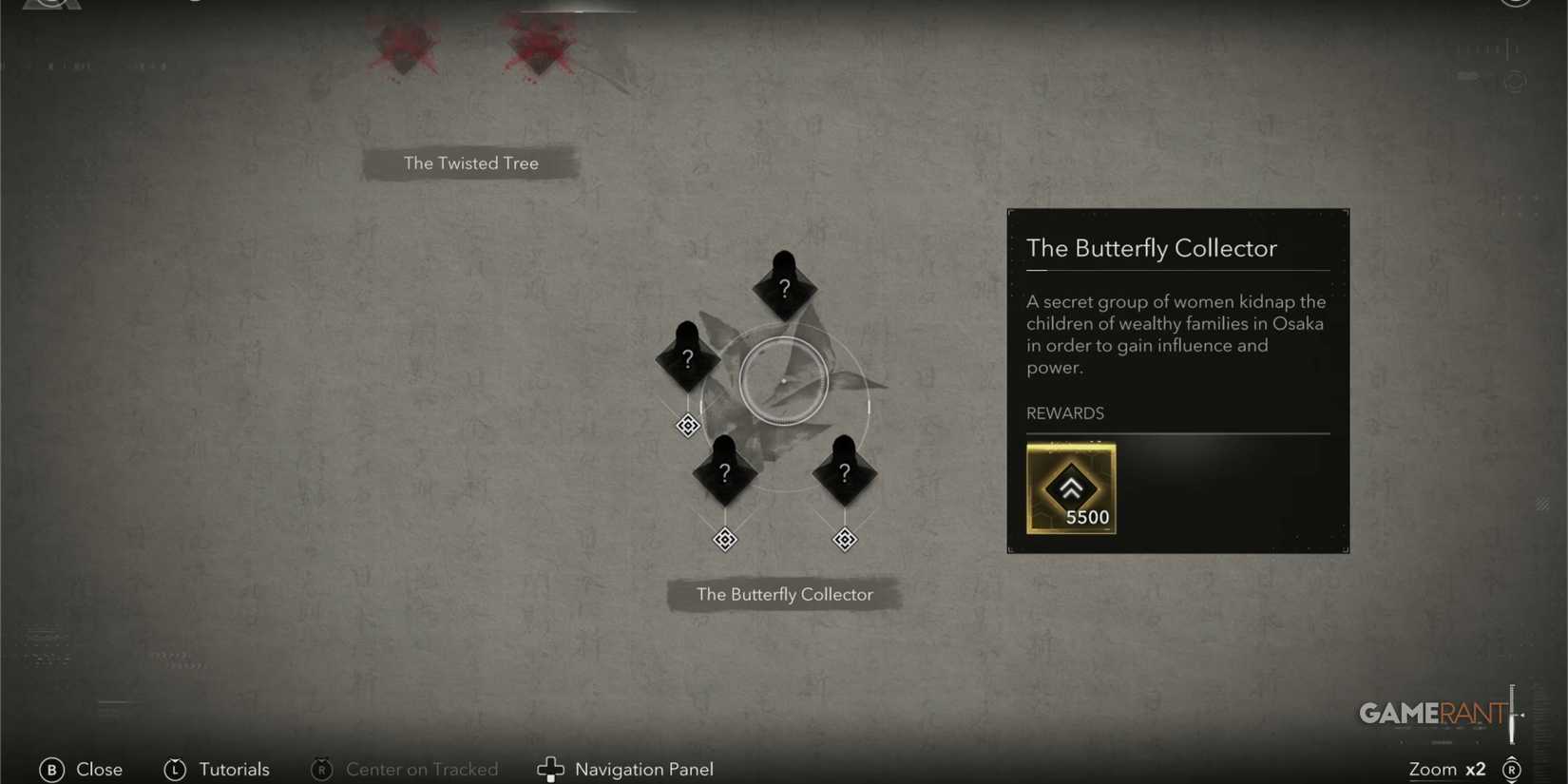Click the diamond marker under the bottom-right node
1568x784 pixels.
tap(844, 539)
